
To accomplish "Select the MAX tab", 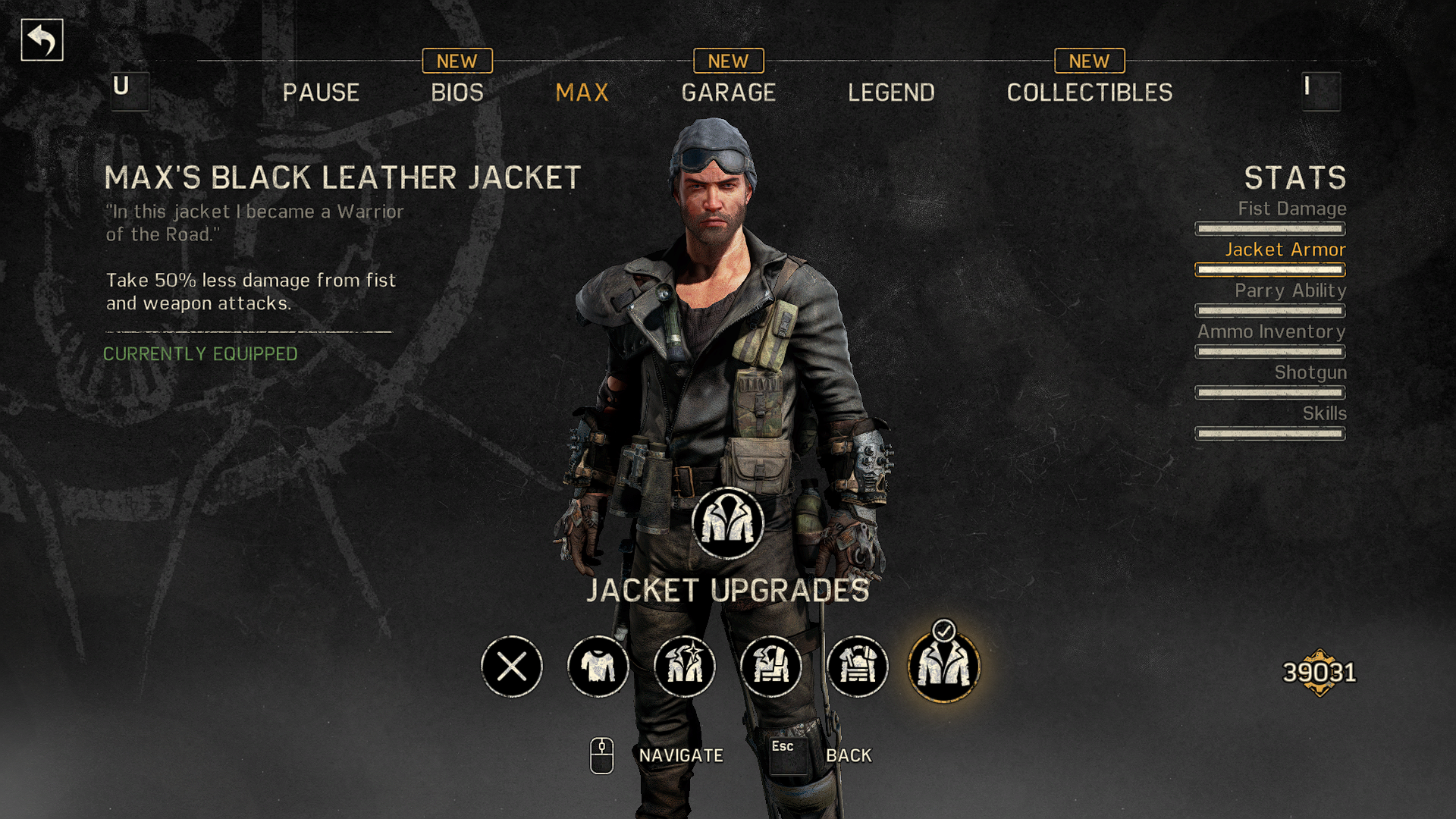I will 582,93.
